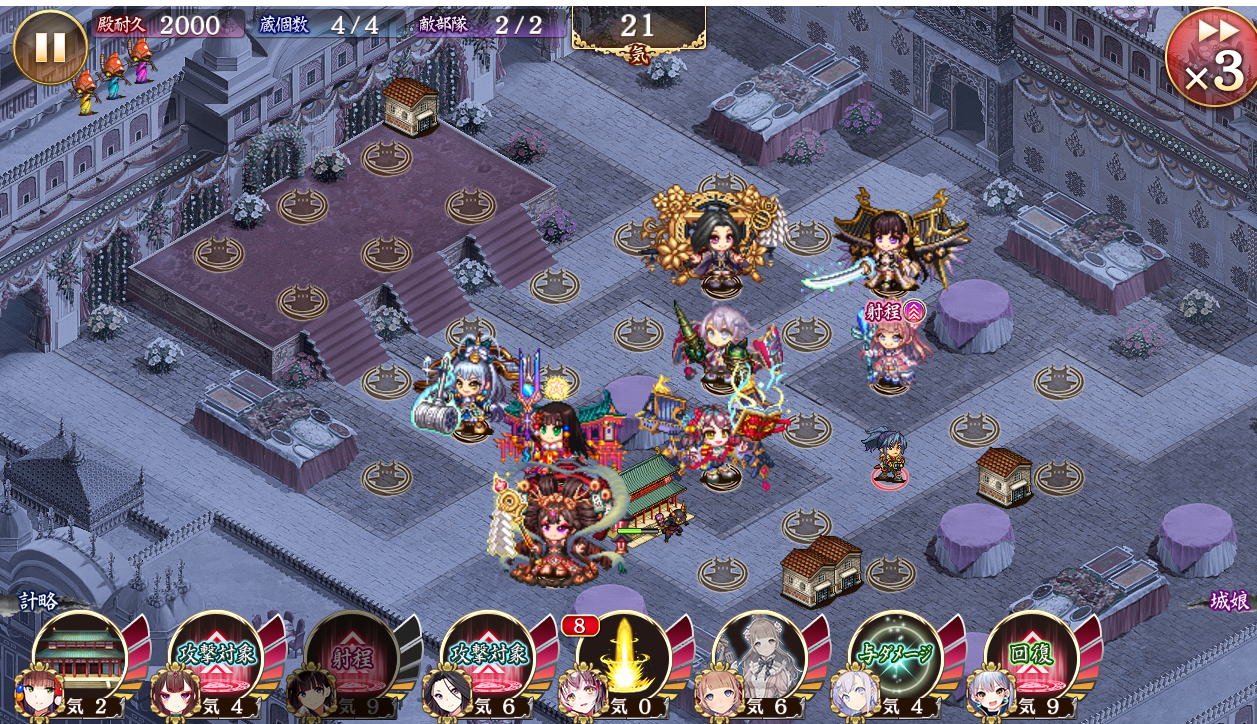Trigger the golden flame pillar stratagem

click(624, 655)
